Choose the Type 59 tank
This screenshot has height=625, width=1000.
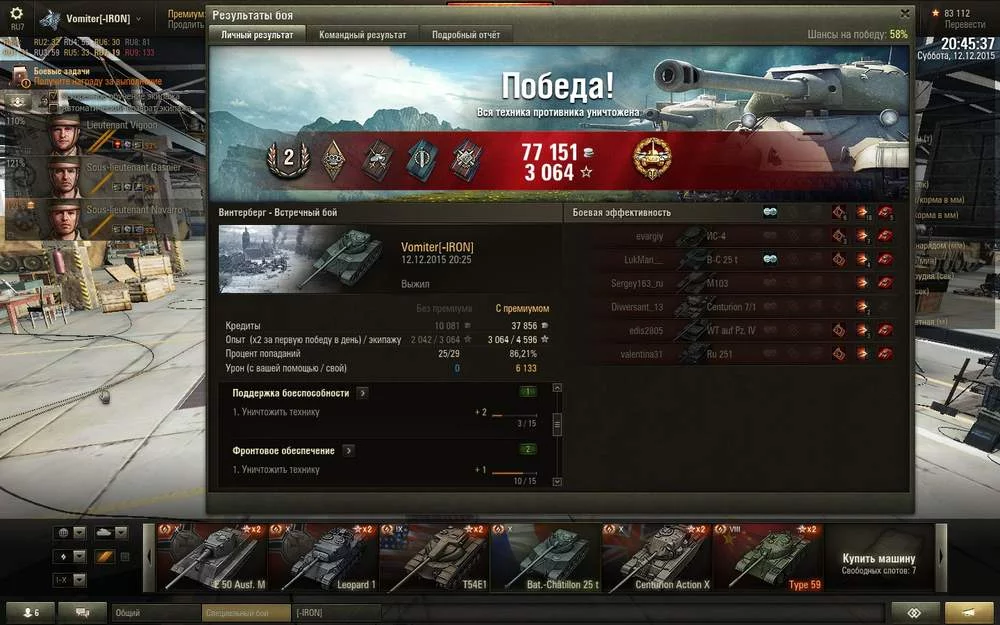[766, 557]
